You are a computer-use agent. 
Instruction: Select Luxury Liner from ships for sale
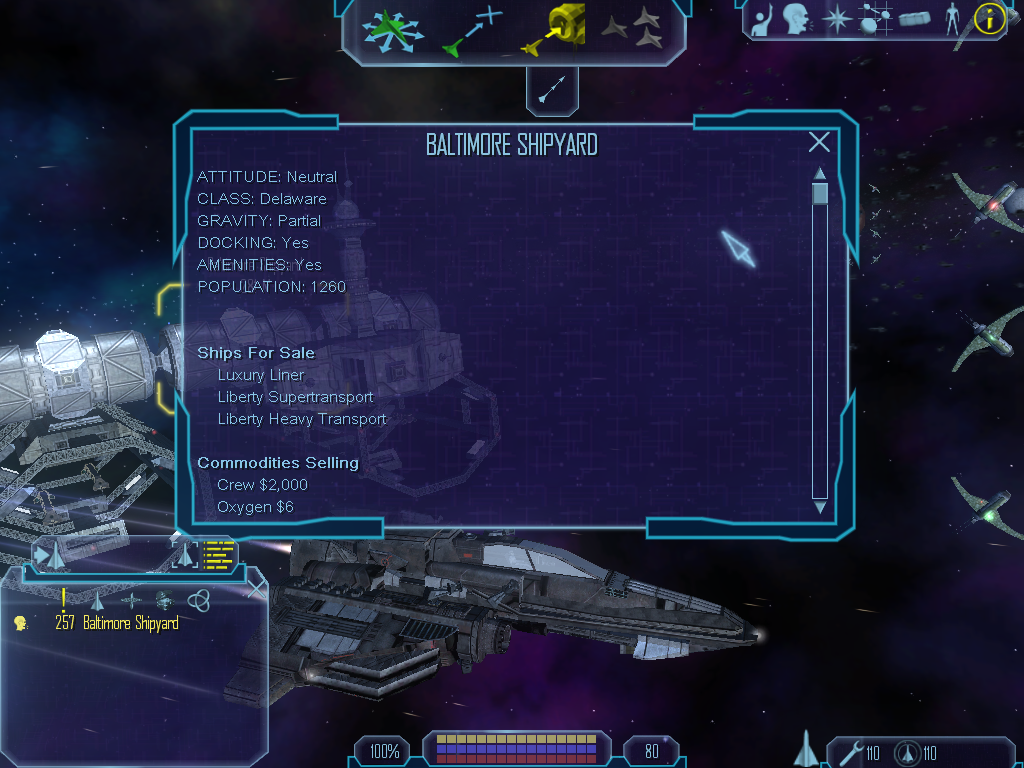(x=261, y=375)
